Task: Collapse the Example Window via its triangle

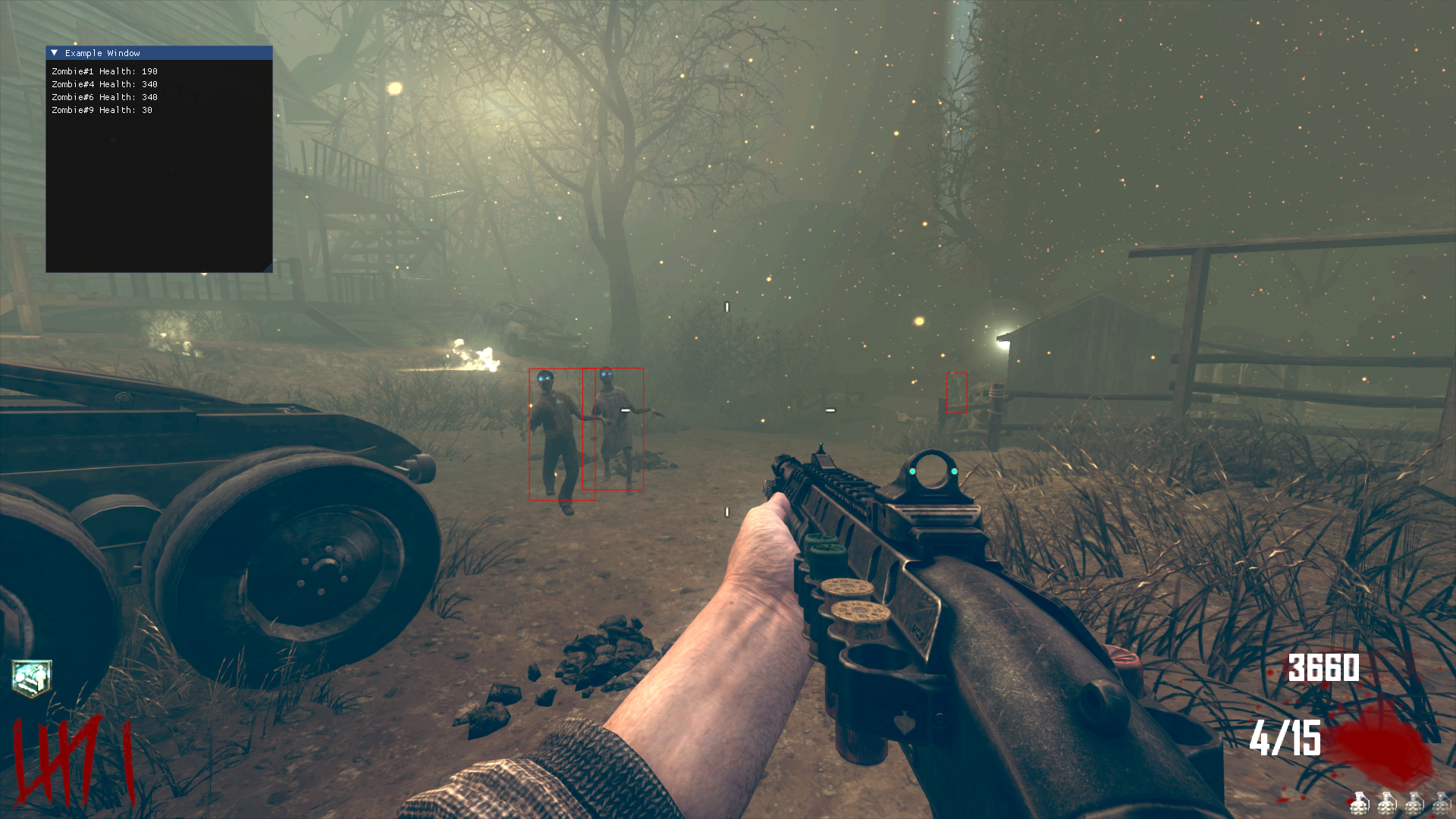Action: point(54,53)
